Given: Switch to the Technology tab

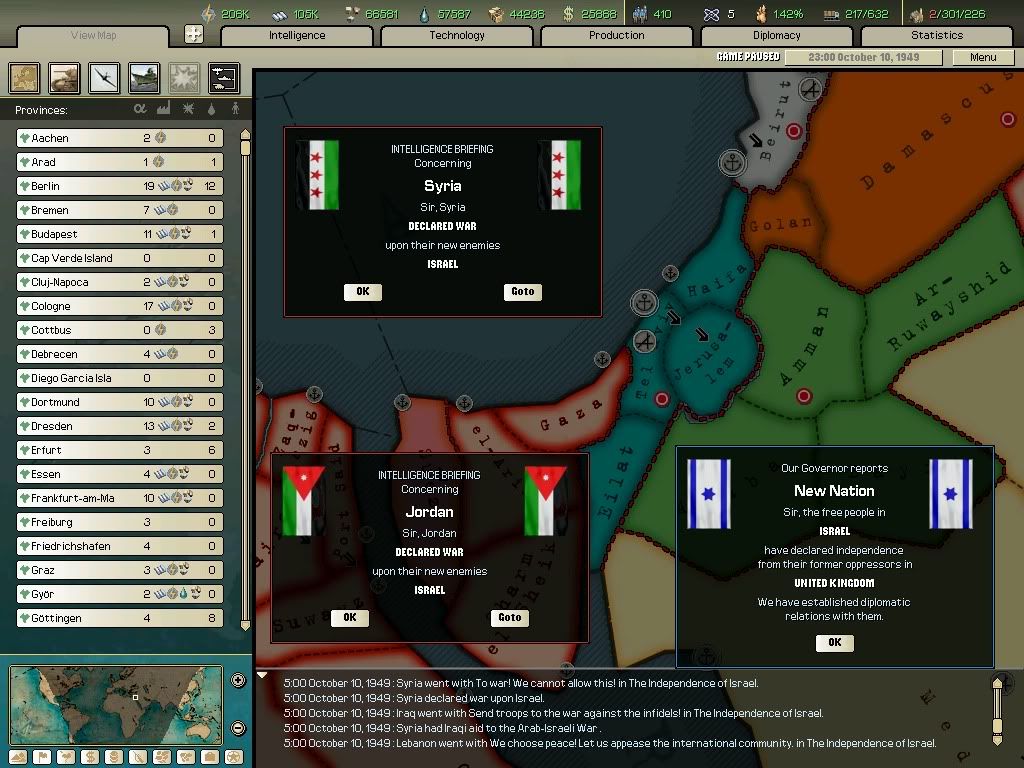Looking at the screenshot, I should 457,36.
